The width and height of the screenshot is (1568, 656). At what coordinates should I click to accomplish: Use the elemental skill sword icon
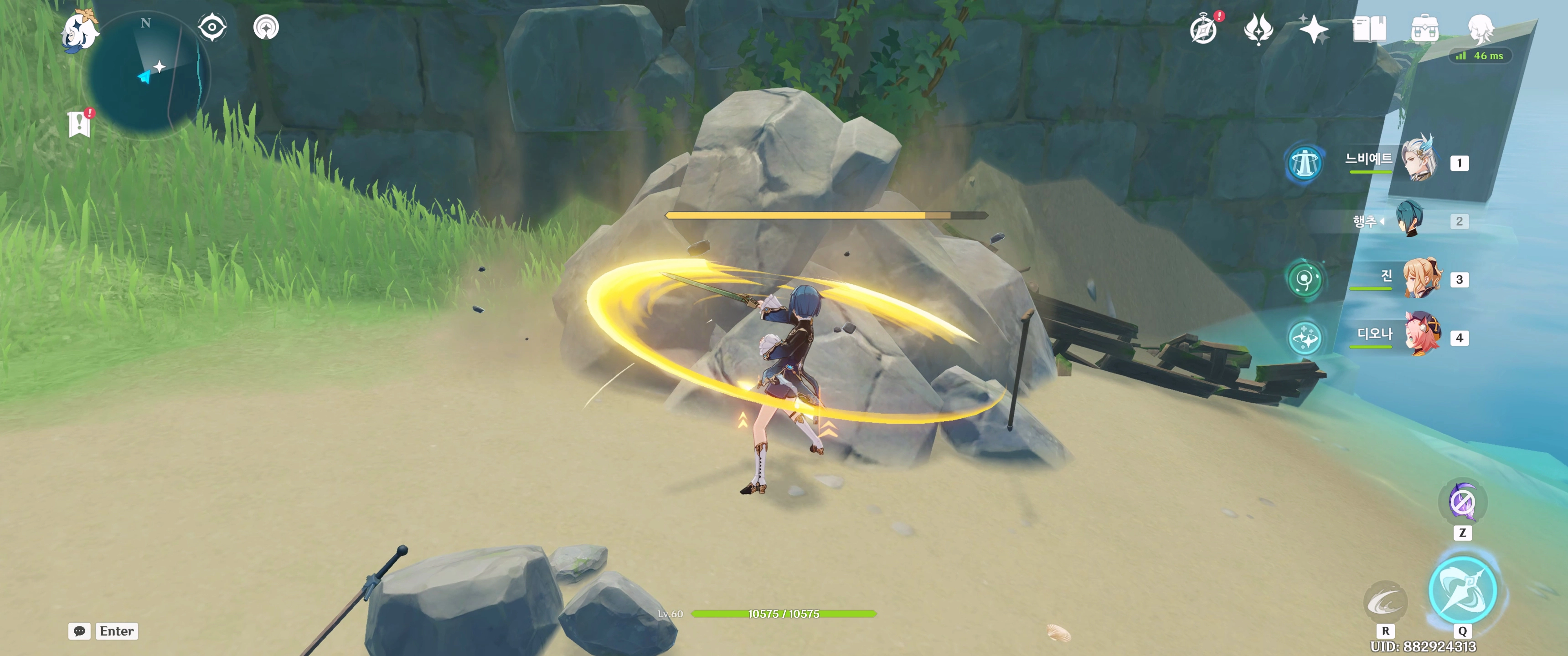click(x=1385, y=602)
